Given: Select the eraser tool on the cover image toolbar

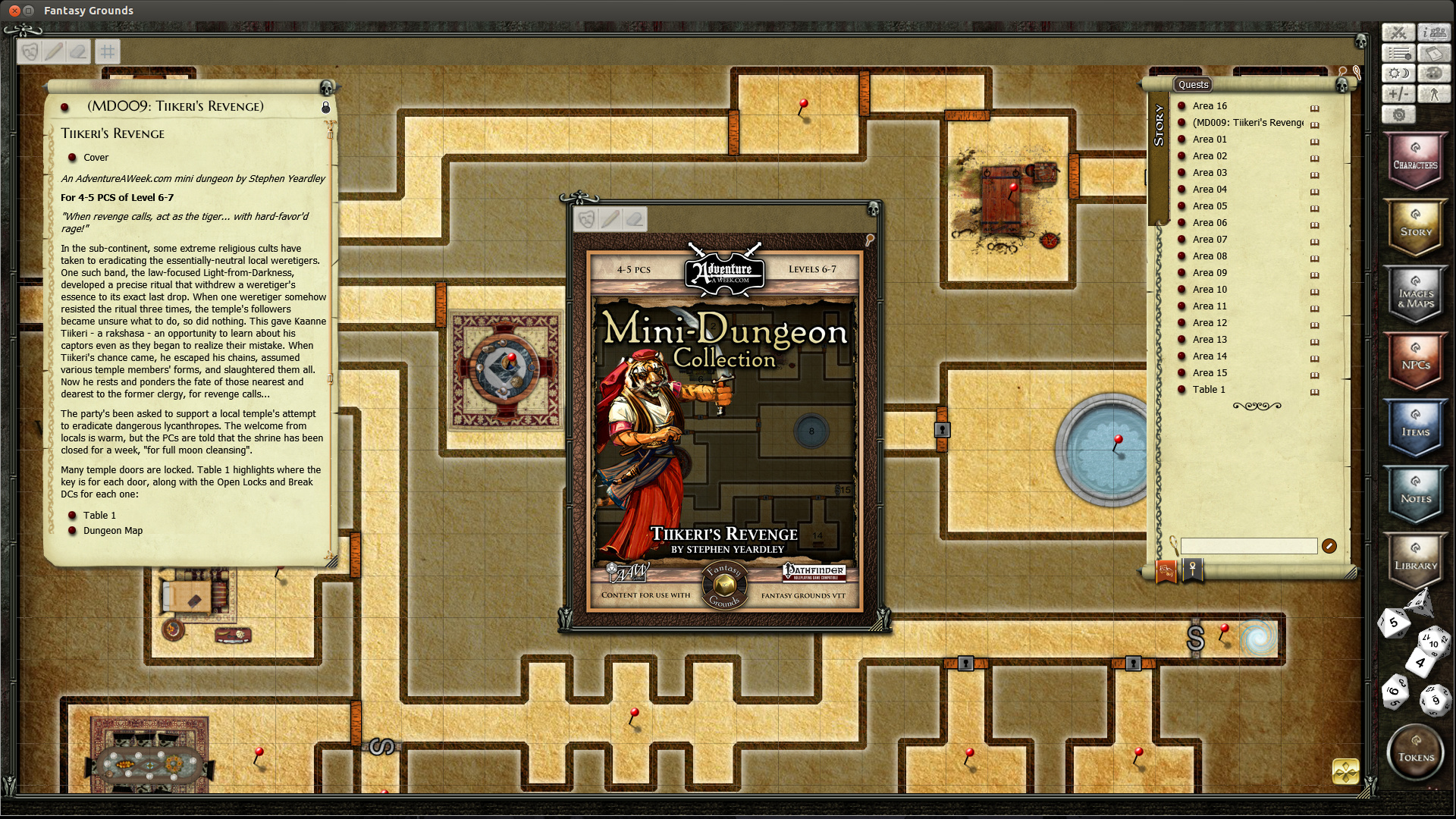Looking at the screenshot, I should click(x=635, y=219).
